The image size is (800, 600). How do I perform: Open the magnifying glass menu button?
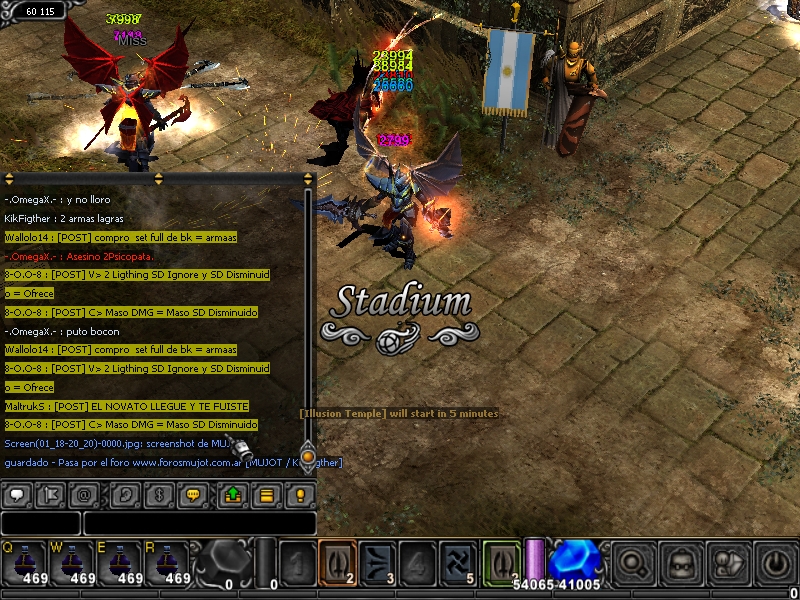click(634, 562)
